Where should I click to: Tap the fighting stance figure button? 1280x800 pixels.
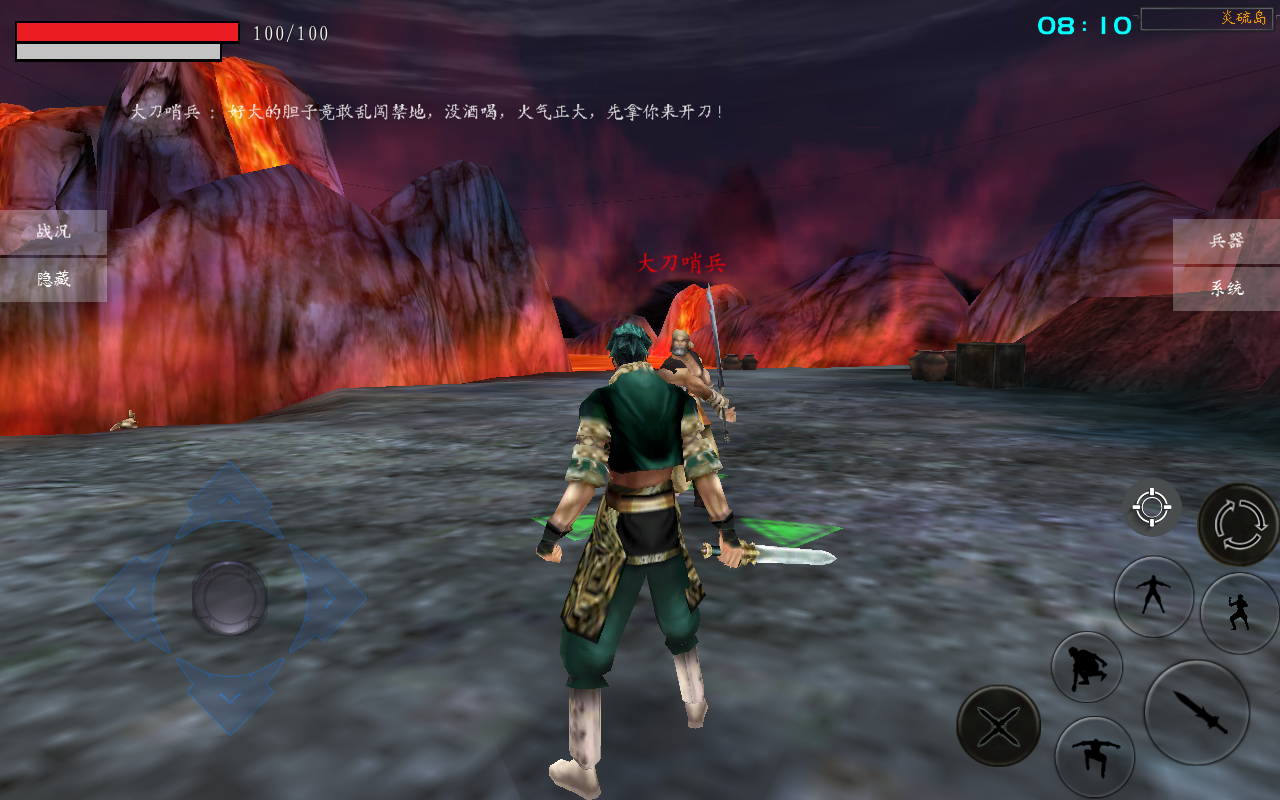pos(1239,613)
